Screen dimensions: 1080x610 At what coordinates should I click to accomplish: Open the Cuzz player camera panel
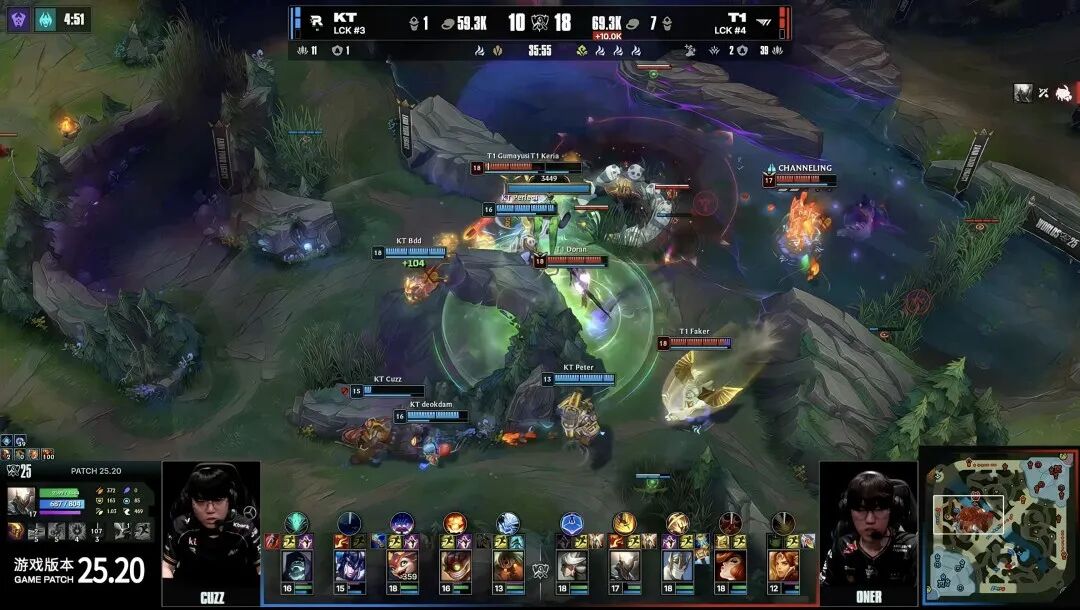210,533
